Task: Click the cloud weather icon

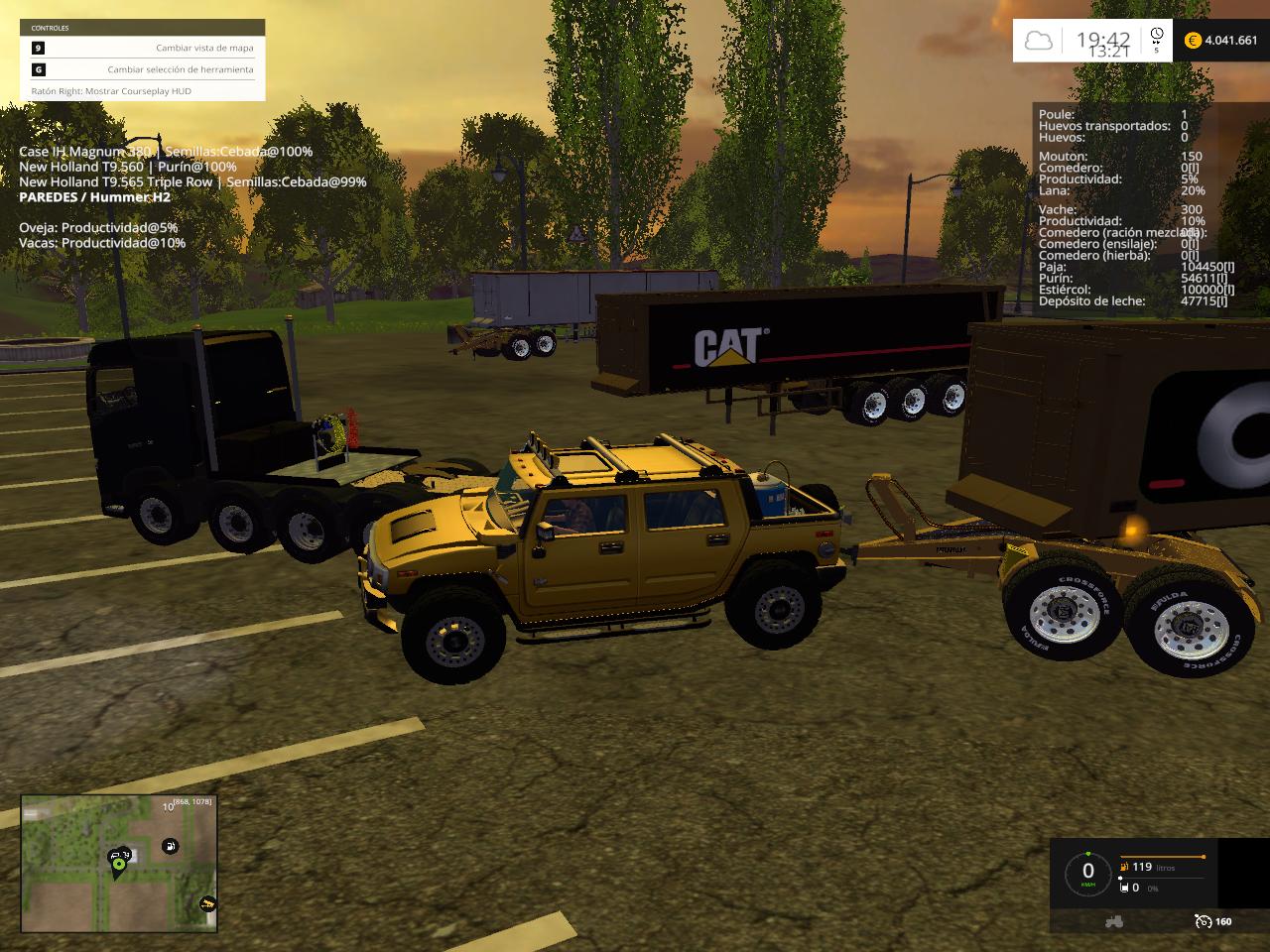Action: pos(1038,41)
